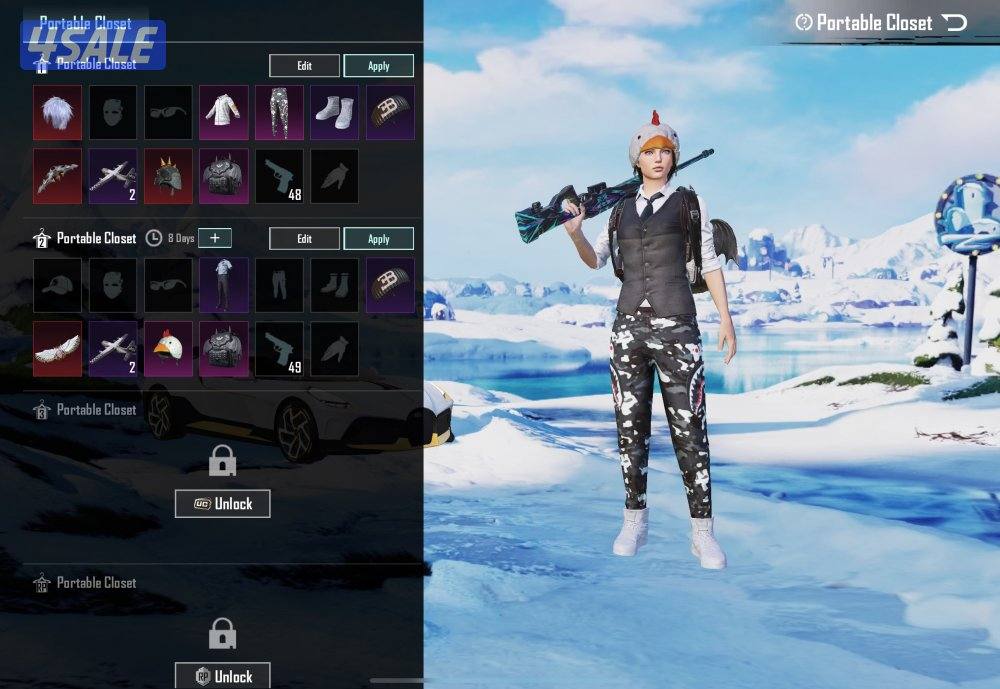Screen dimensions: 1000x689
Task: Extend closet duration with the plus button
Action: 214,238
